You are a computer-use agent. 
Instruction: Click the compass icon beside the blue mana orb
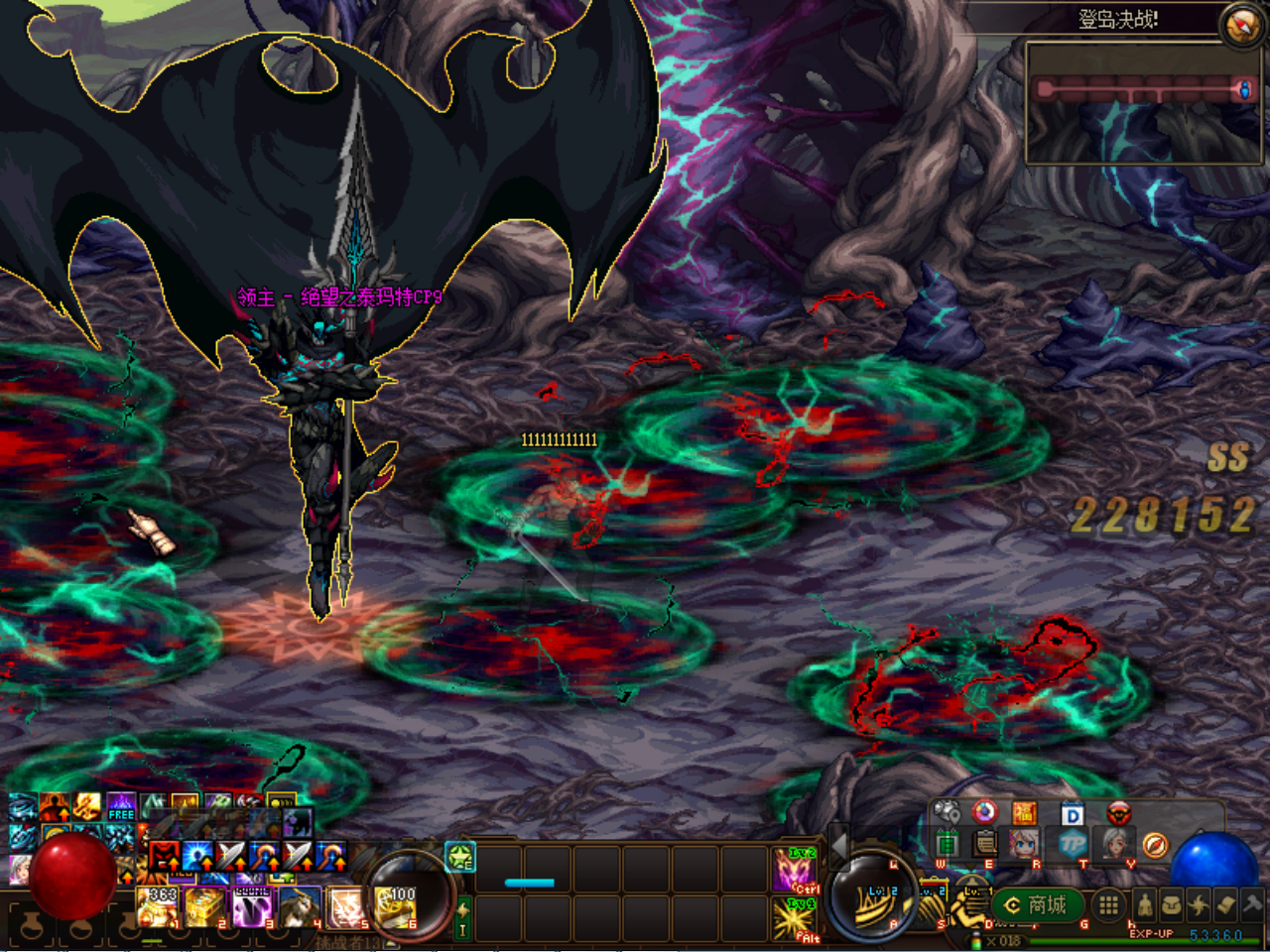click(1156, 845)
